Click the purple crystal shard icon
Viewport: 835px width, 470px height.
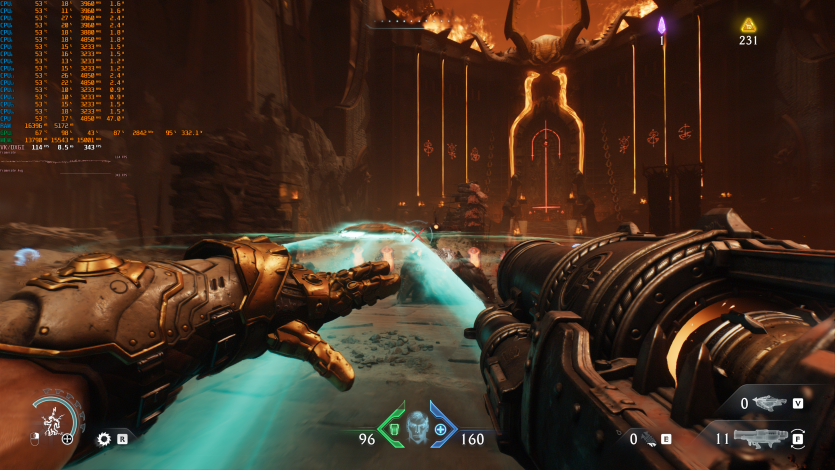661,25
